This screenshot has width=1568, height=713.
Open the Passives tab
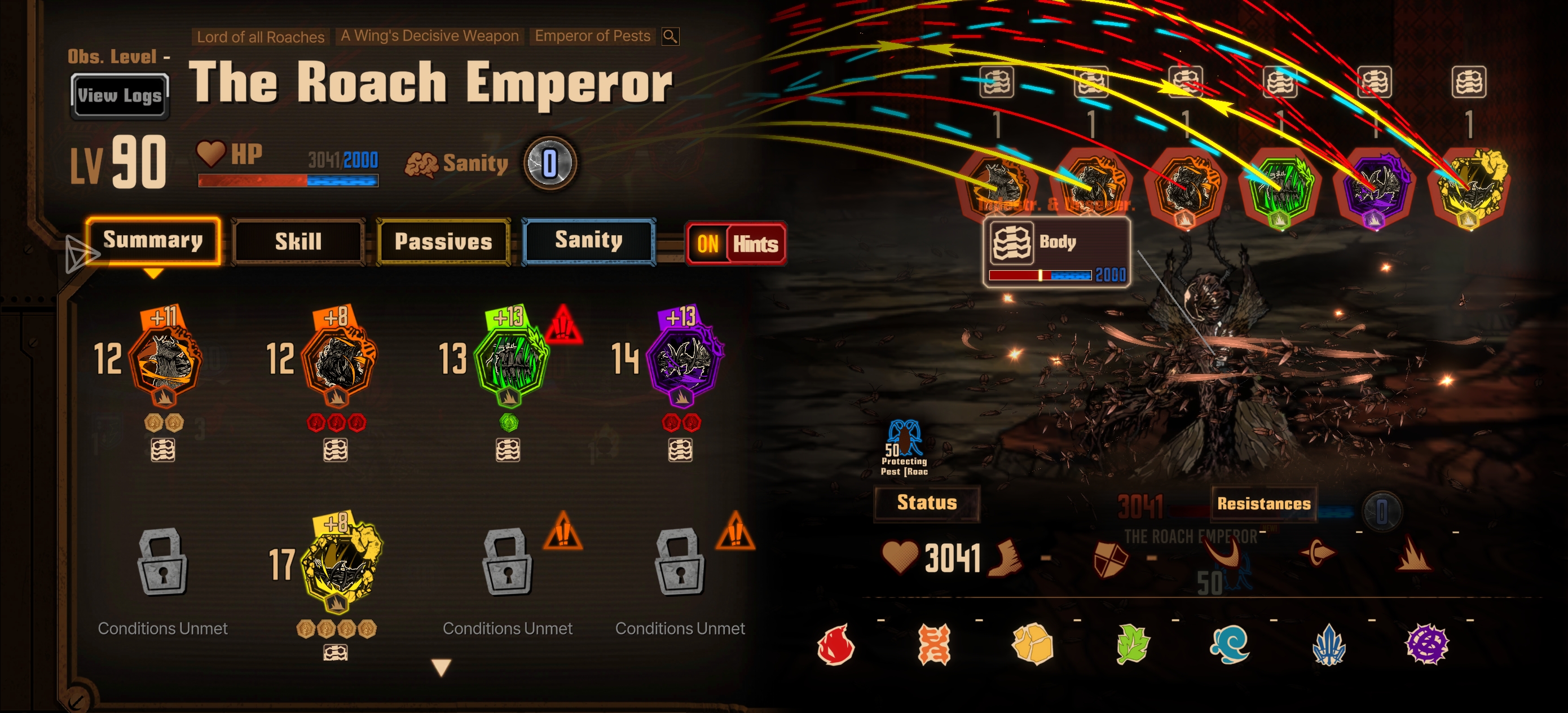coord(443,242)
